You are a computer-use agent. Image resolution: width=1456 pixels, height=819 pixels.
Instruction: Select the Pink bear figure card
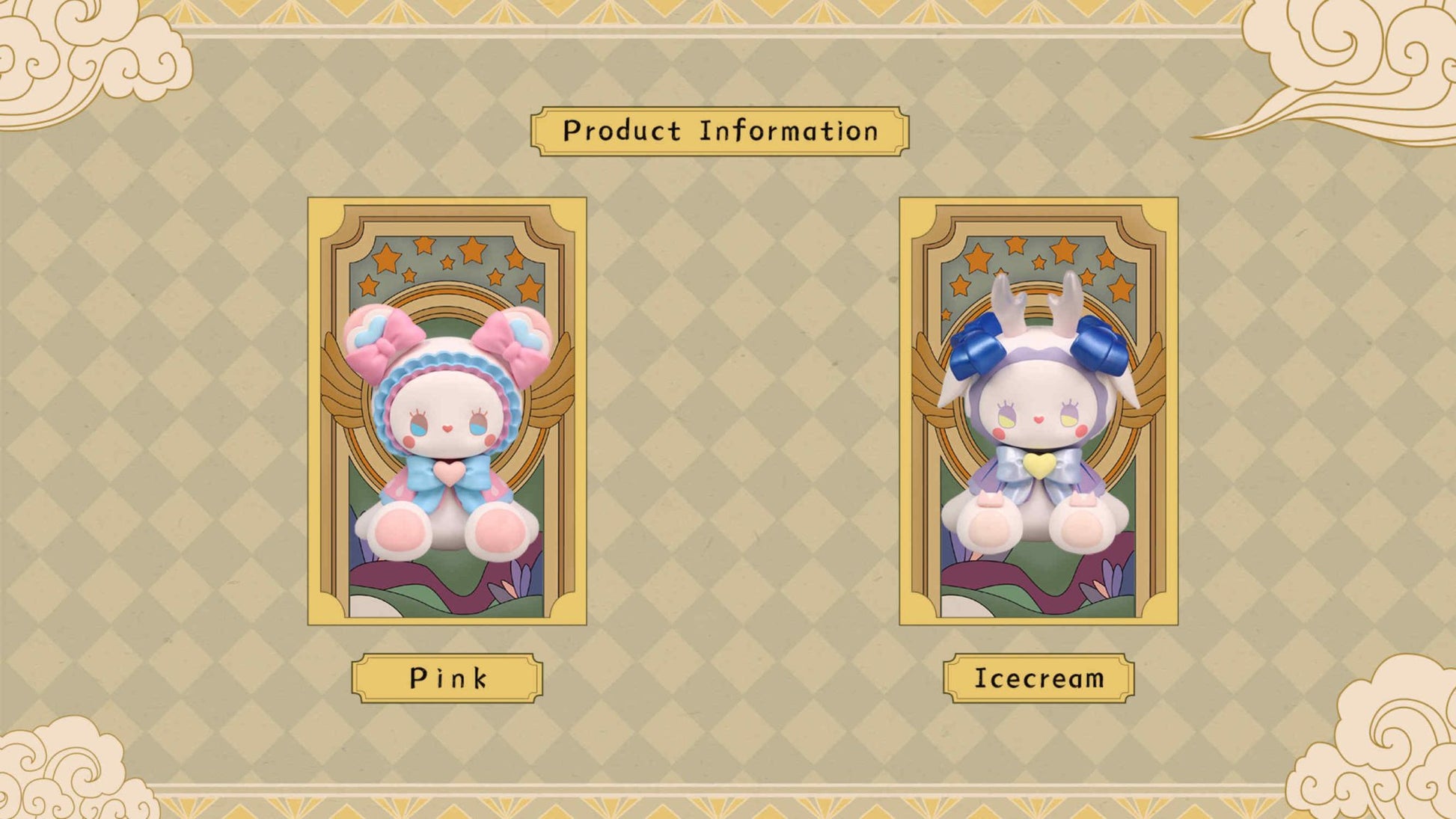[x=447, y=411]
